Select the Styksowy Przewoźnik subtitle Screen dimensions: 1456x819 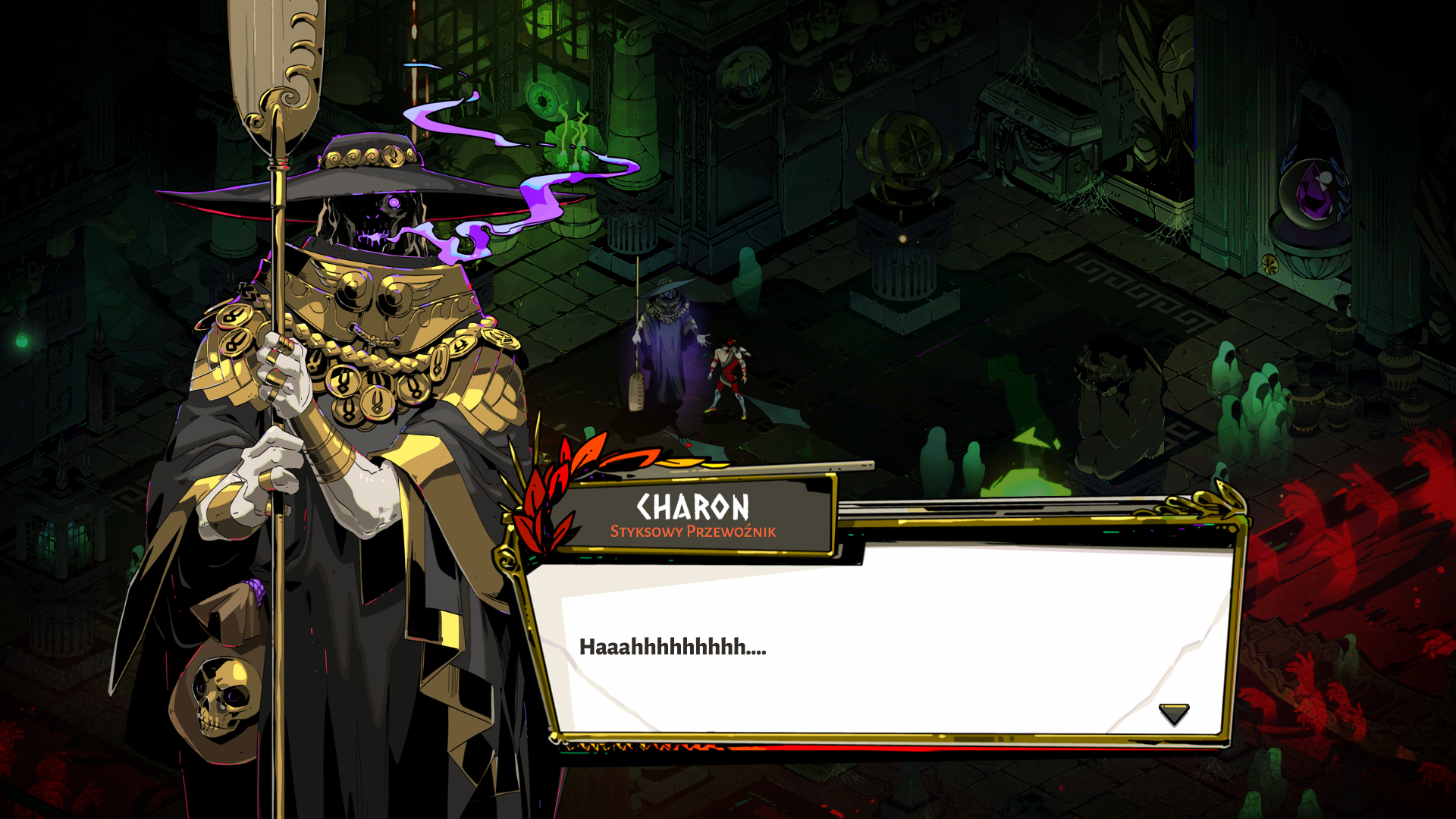click(x=694, y=533)
